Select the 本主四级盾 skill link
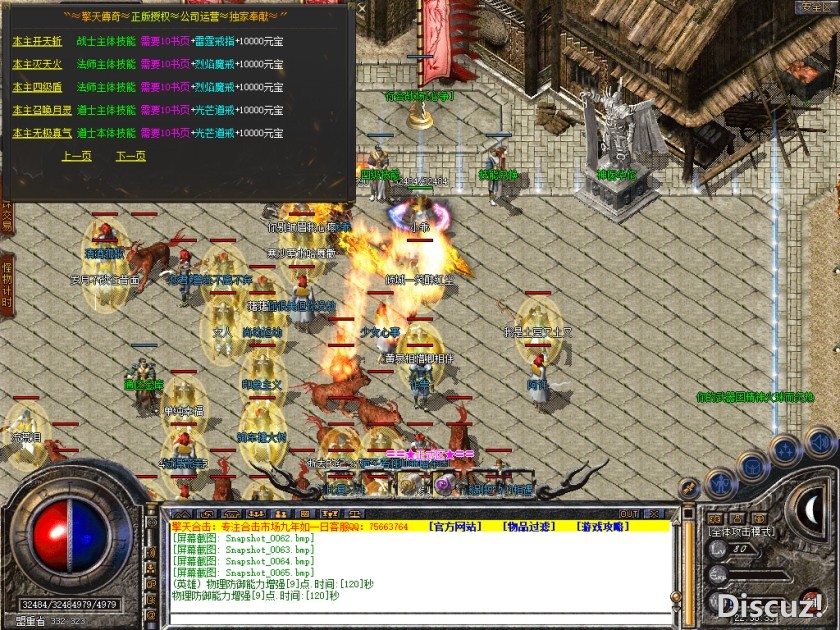Viewport: 840px width, 630px height. pyautogui.click(x=37, y=87)
